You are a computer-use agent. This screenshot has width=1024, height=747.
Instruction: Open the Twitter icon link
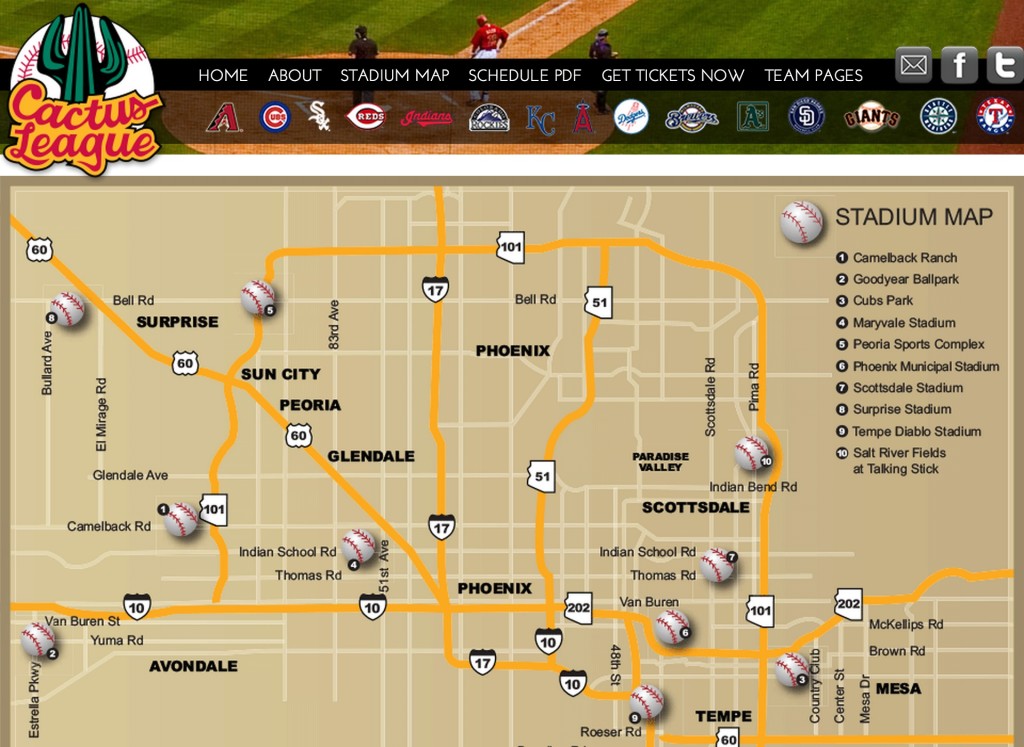click(x=1004, y=65)
